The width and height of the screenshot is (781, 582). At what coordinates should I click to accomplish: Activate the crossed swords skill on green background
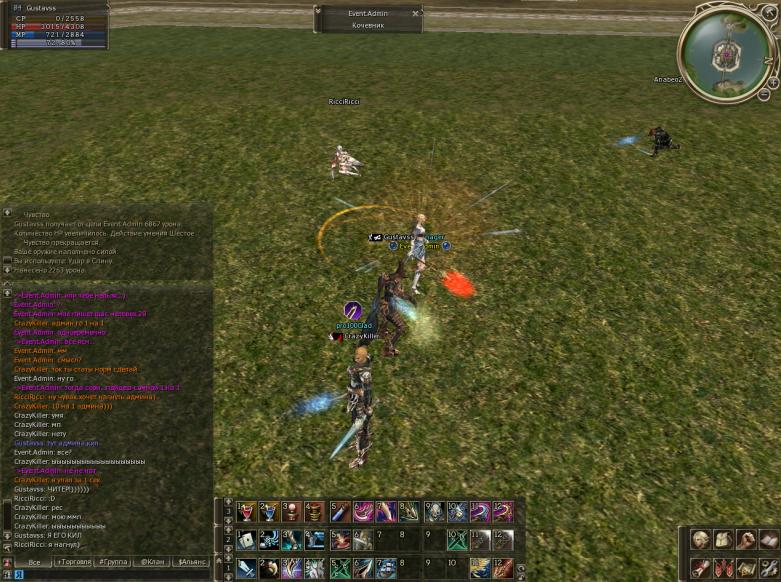[x=459, y=541]
